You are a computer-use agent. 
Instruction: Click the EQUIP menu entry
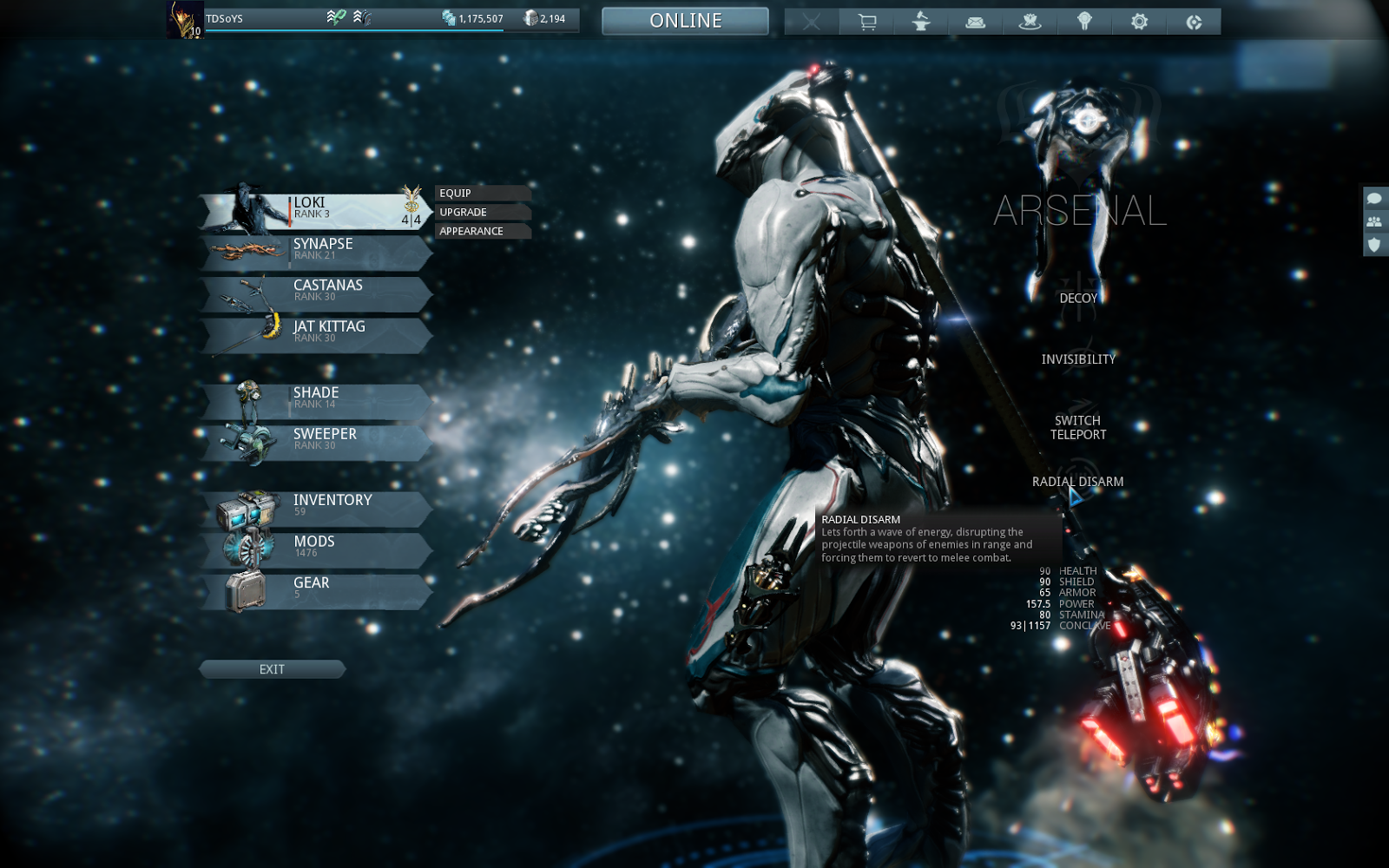point(458,193)
